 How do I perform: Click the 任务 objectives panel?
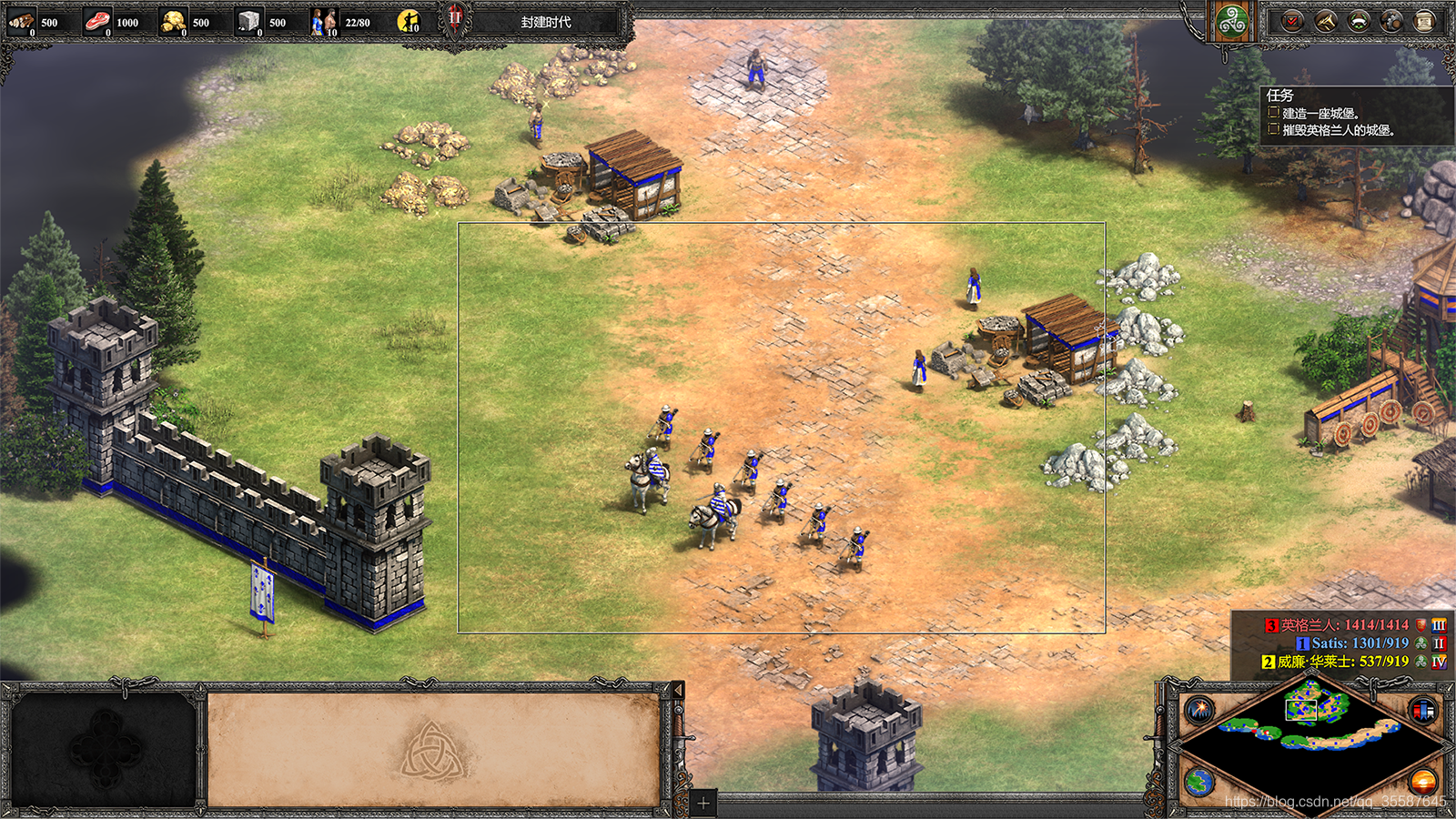[1354, 115]
